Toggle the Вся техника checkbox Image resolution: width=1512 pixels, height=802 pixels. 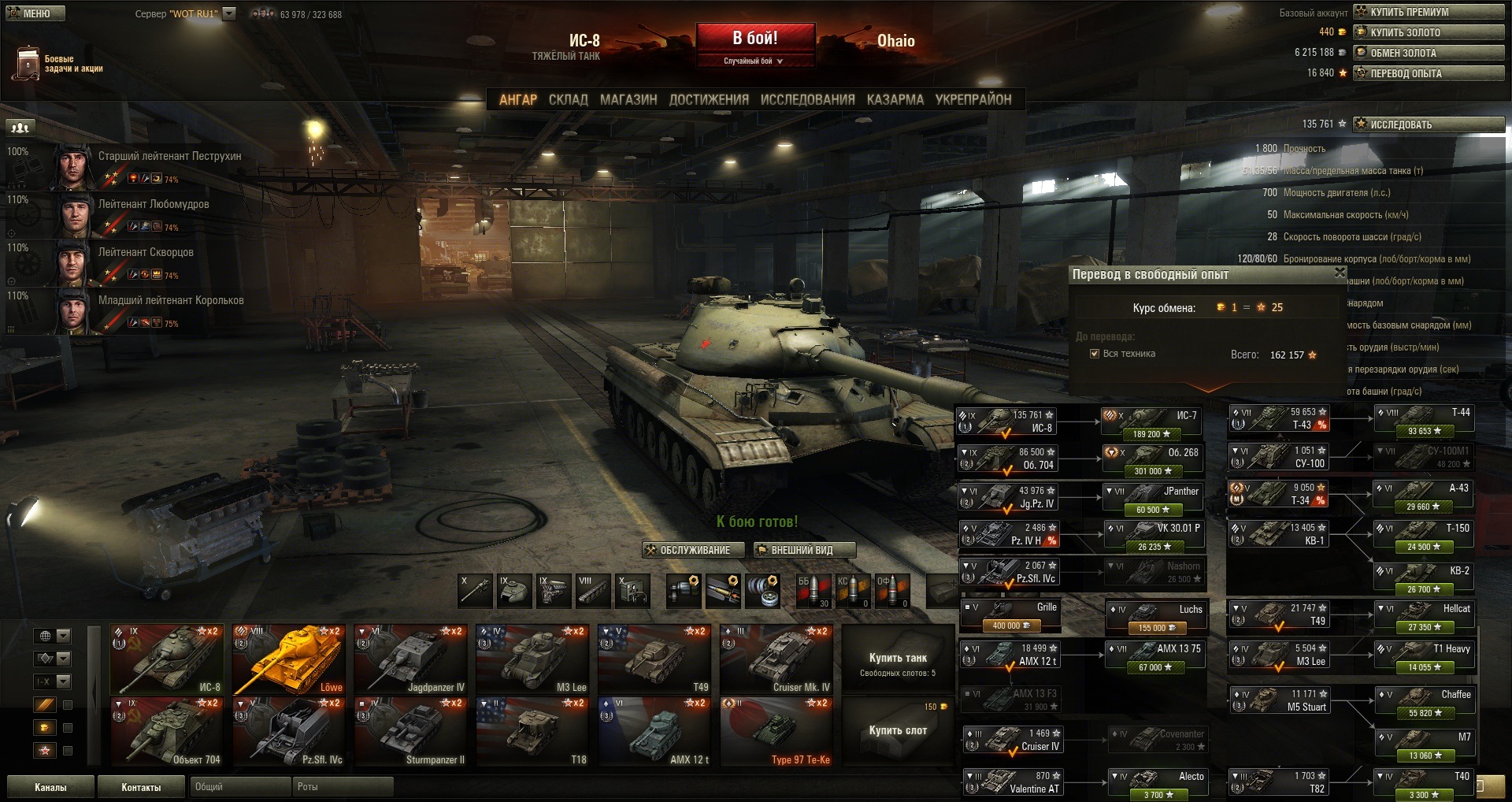pos(1094,354)
